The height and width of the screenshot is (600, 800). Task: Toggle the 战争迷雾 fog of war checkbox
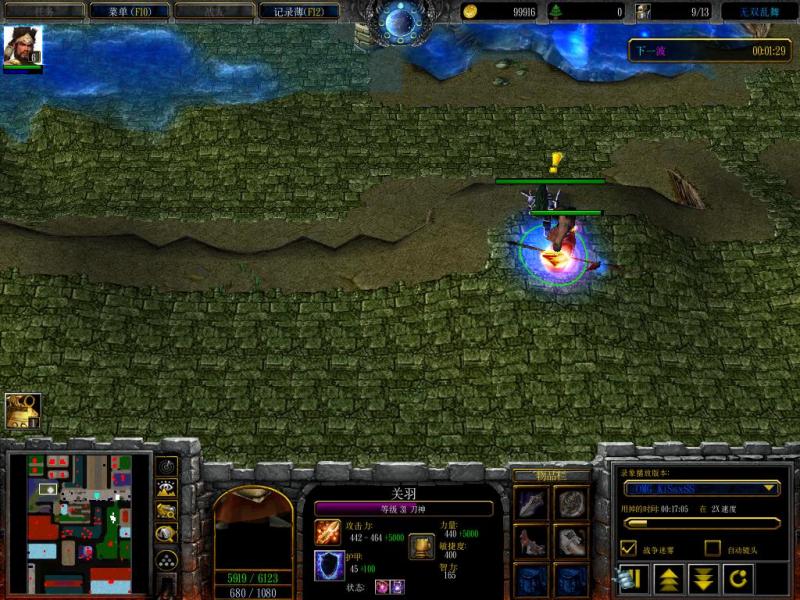pos(629,548)
